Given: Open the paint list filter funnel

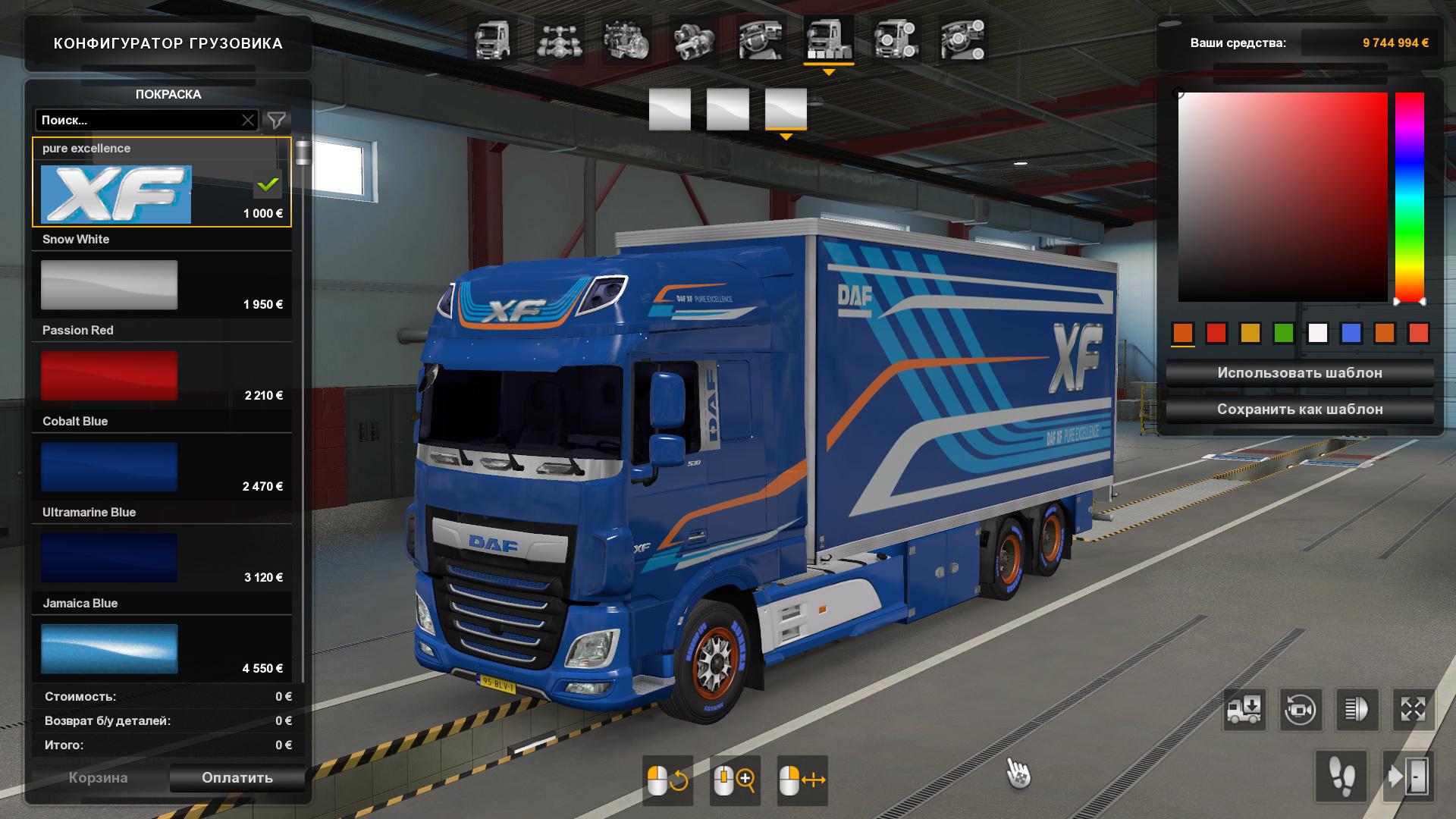Looking at the screenshot, I should (277, 120).
